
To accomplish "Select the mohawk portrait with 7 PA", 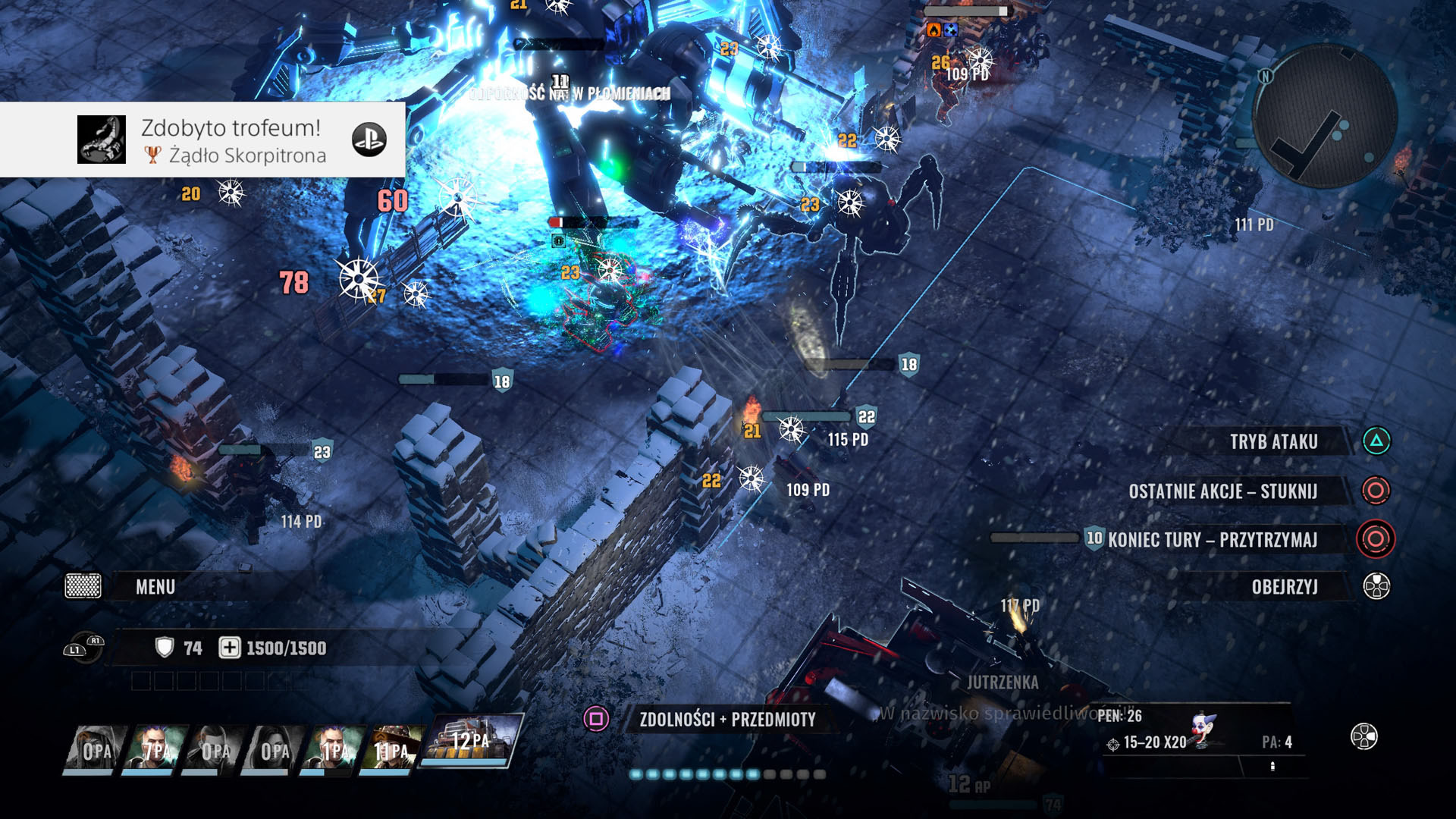I will pos(154,748).
